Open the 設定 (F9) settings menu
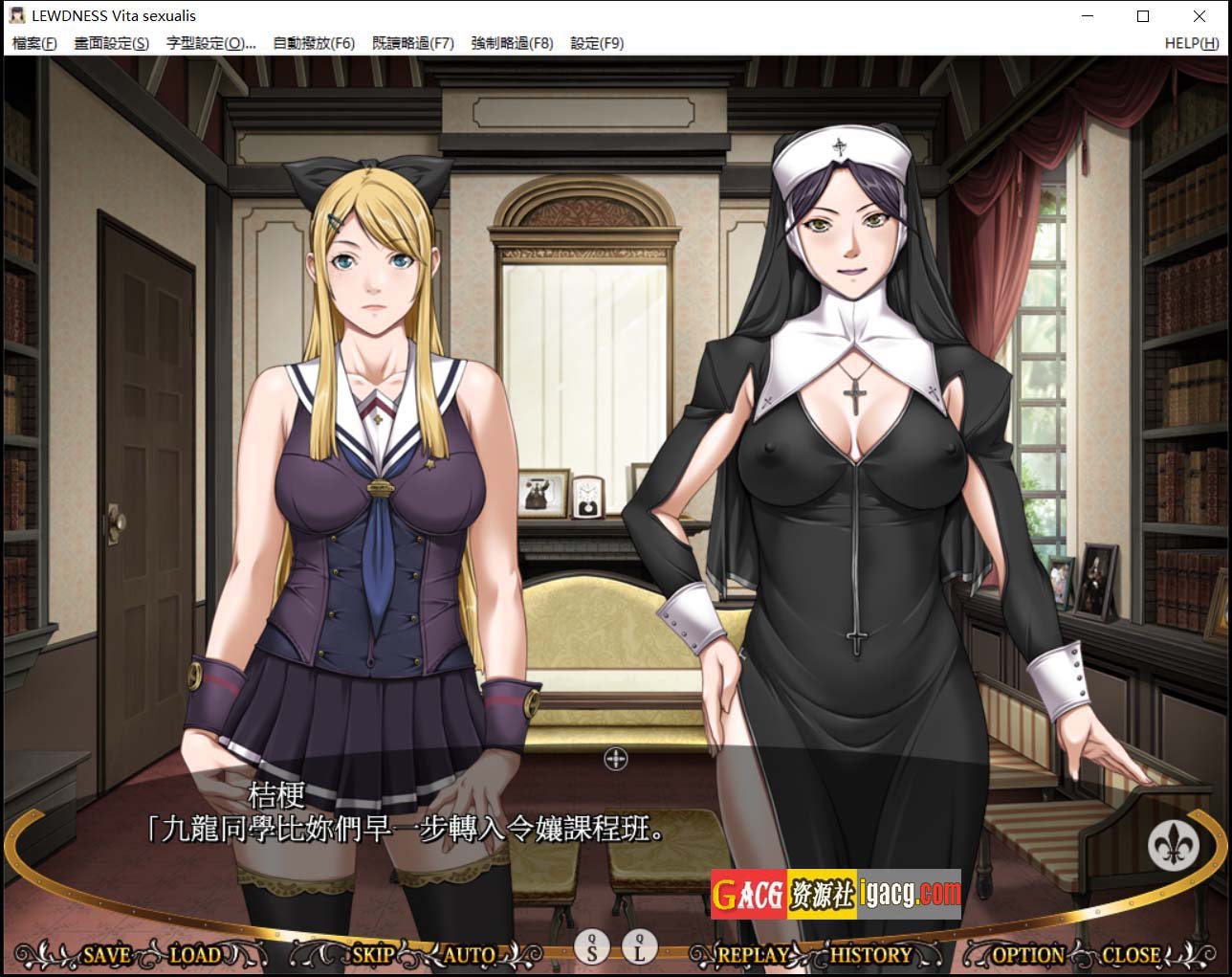The image size is (1232, 977). coord(597,43)
